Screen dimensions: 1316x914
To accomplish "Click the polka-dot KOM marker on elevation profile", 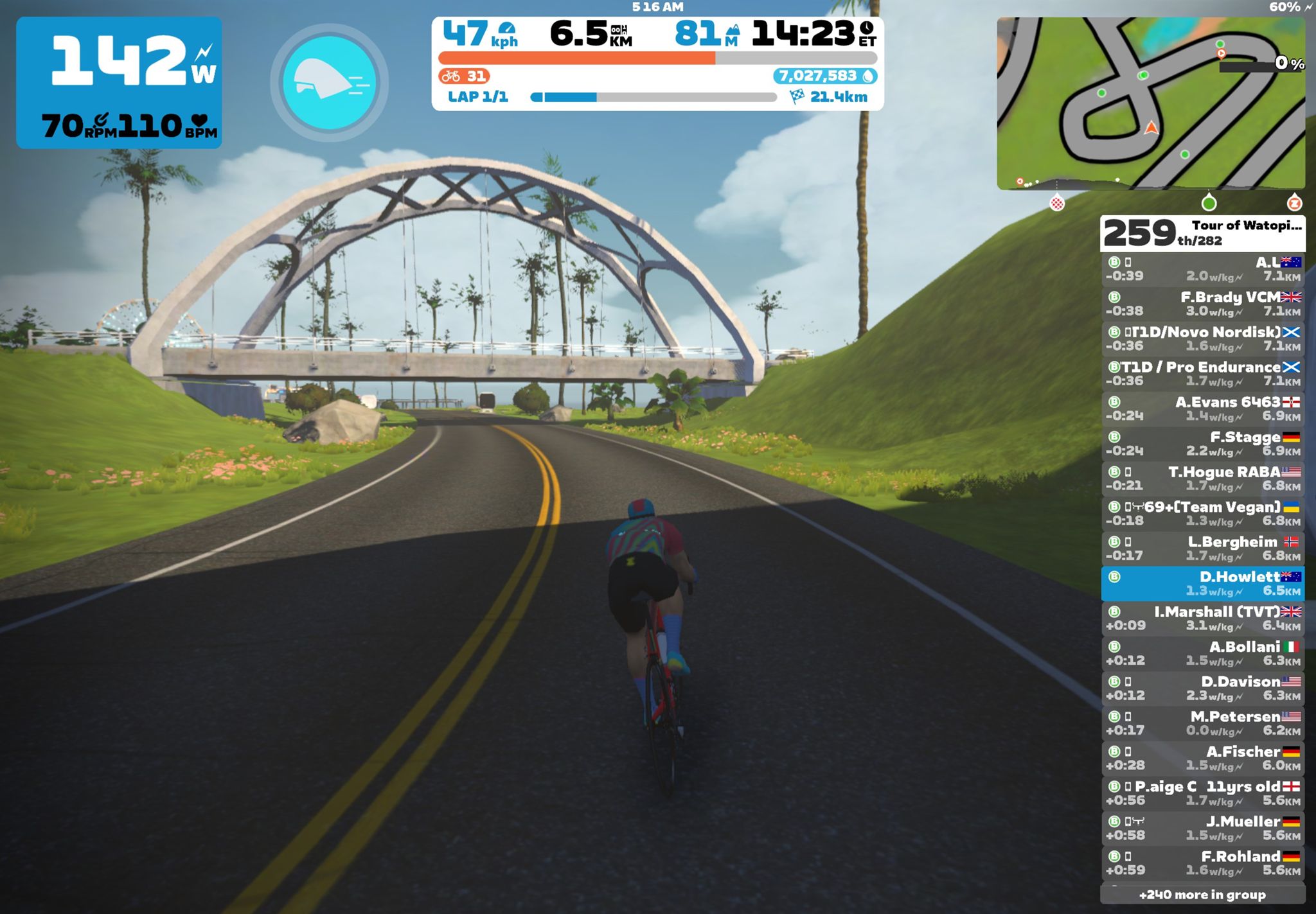I will 1057,204.
